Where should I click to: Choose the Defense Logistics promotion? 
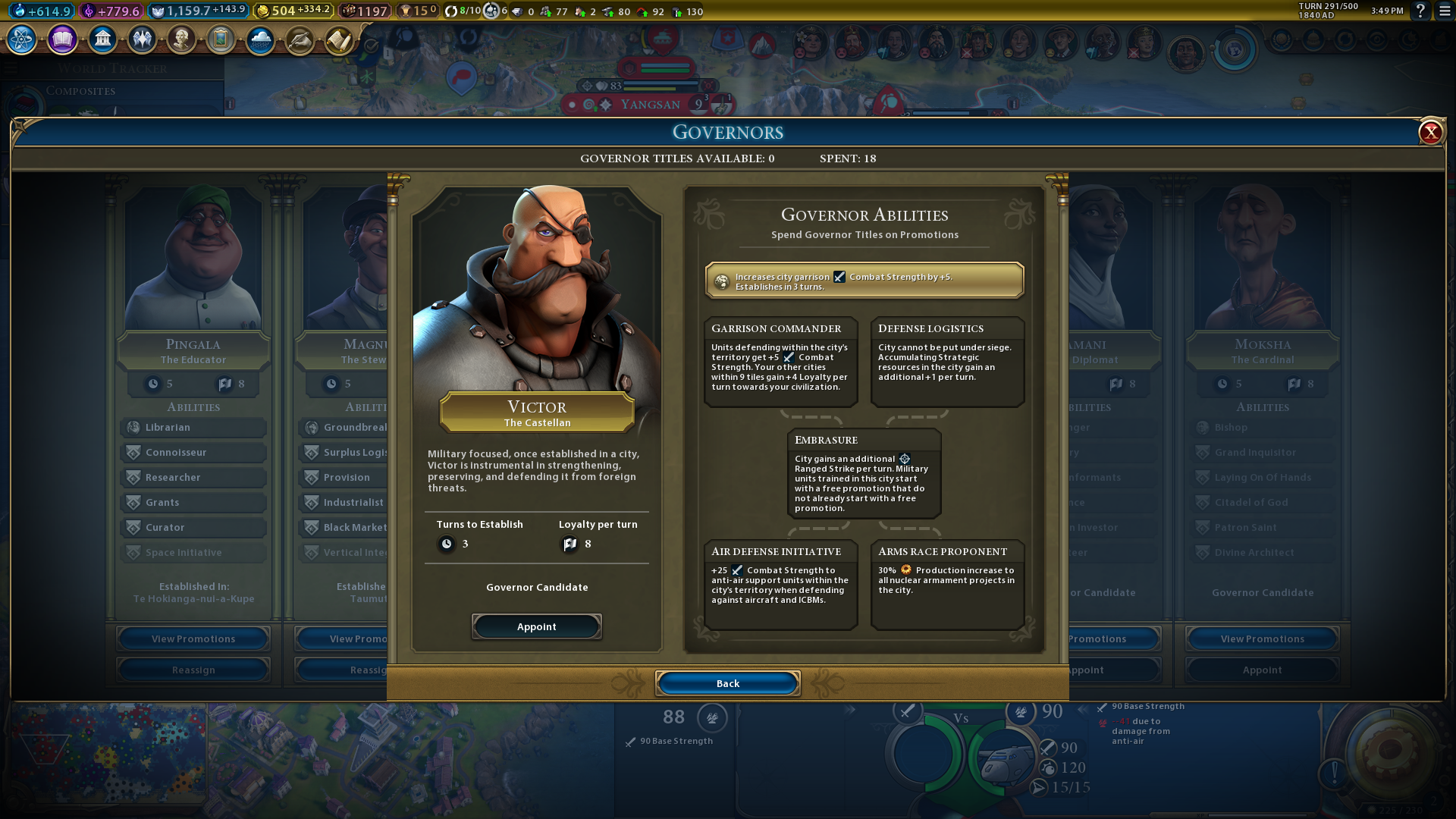pos(947,362)
